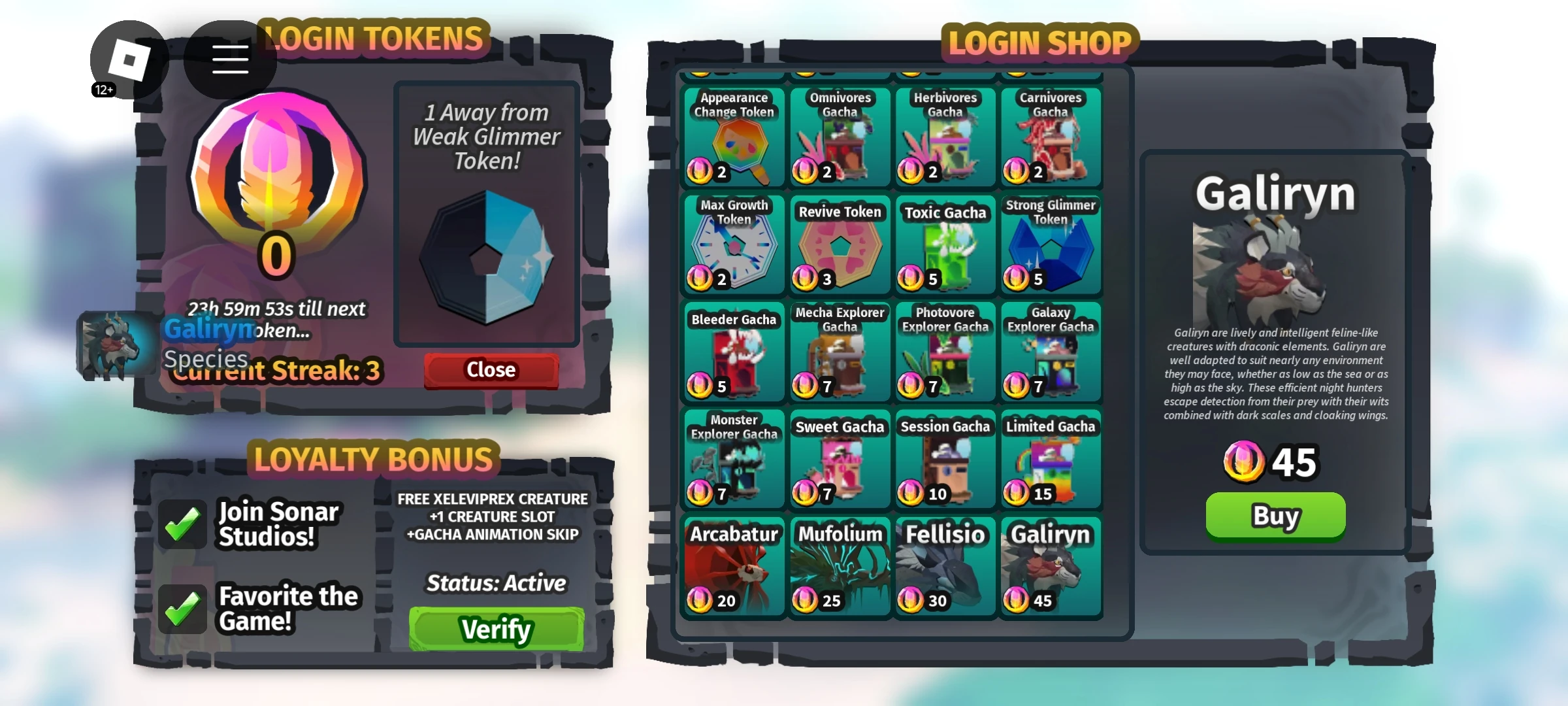Select the Strong Glimmer Token
This screenshot has width=1568, height=706.
[x=1051, y=245]
